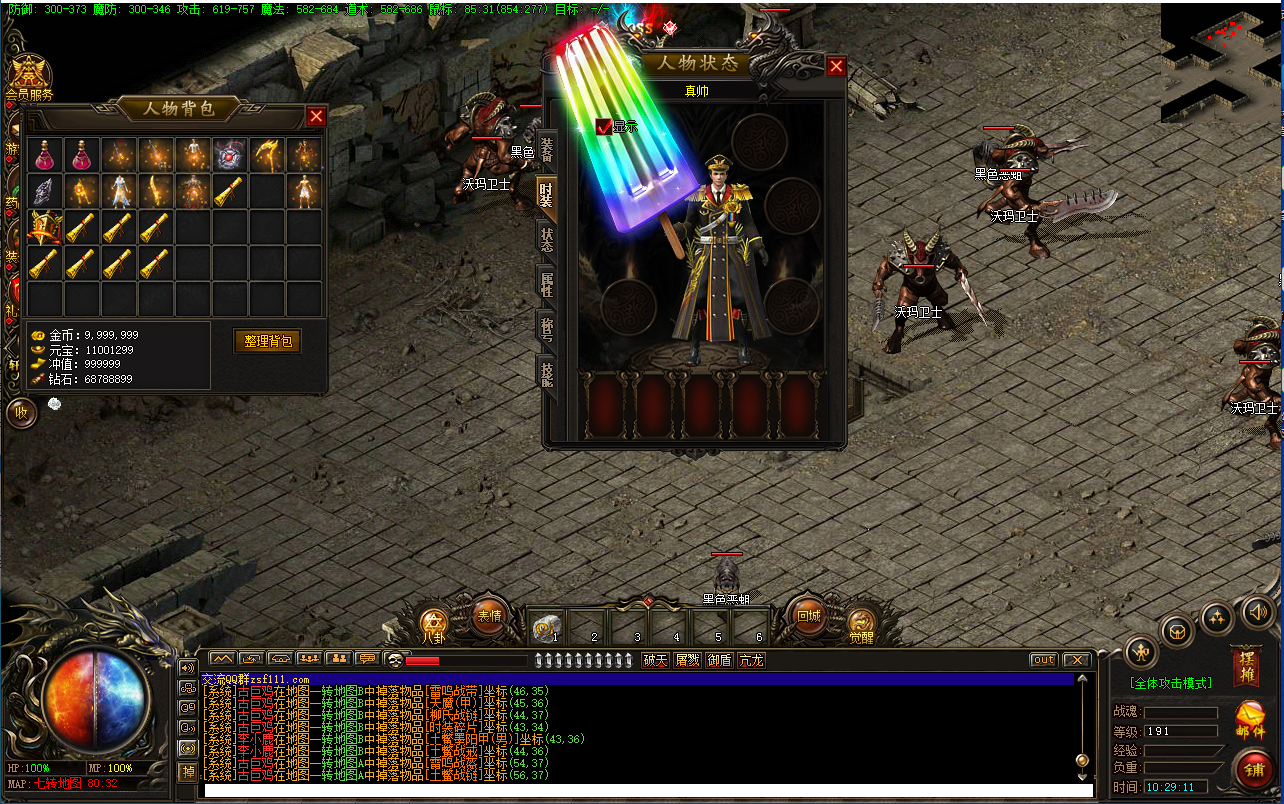Viewport: 1284px width, 804px height.
Task: Click the chat bar's out button
Action: coord(1043,660)
